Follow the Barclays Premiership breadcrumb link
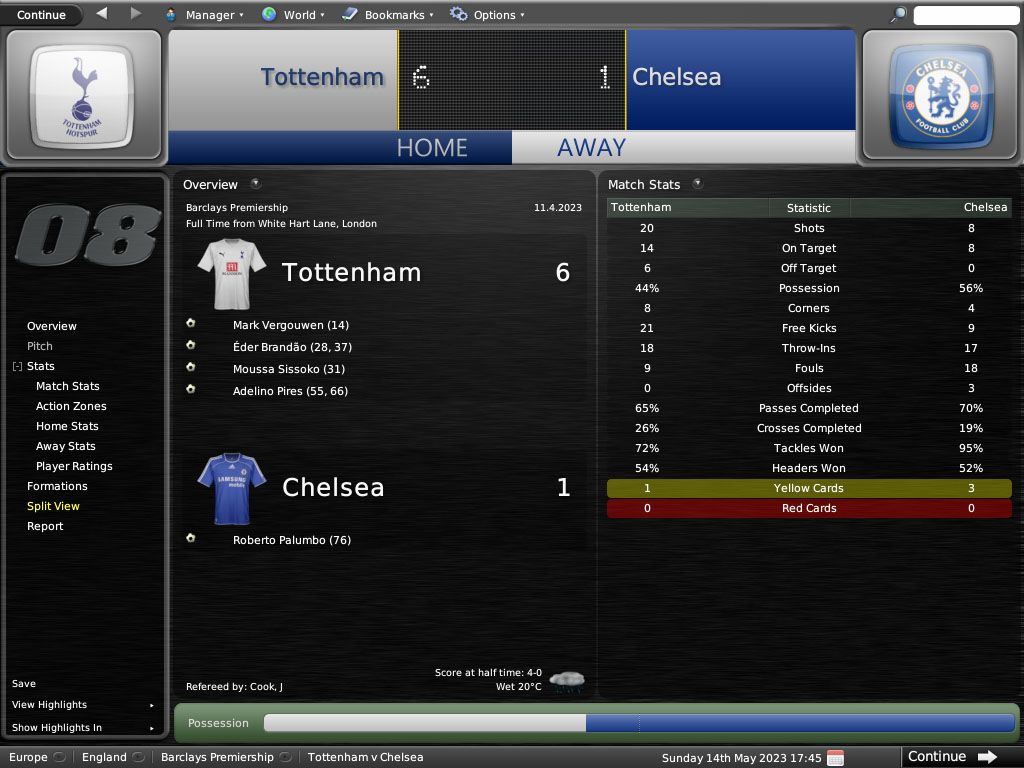Viewport: 1024px width, 768px height. [217, 757]
